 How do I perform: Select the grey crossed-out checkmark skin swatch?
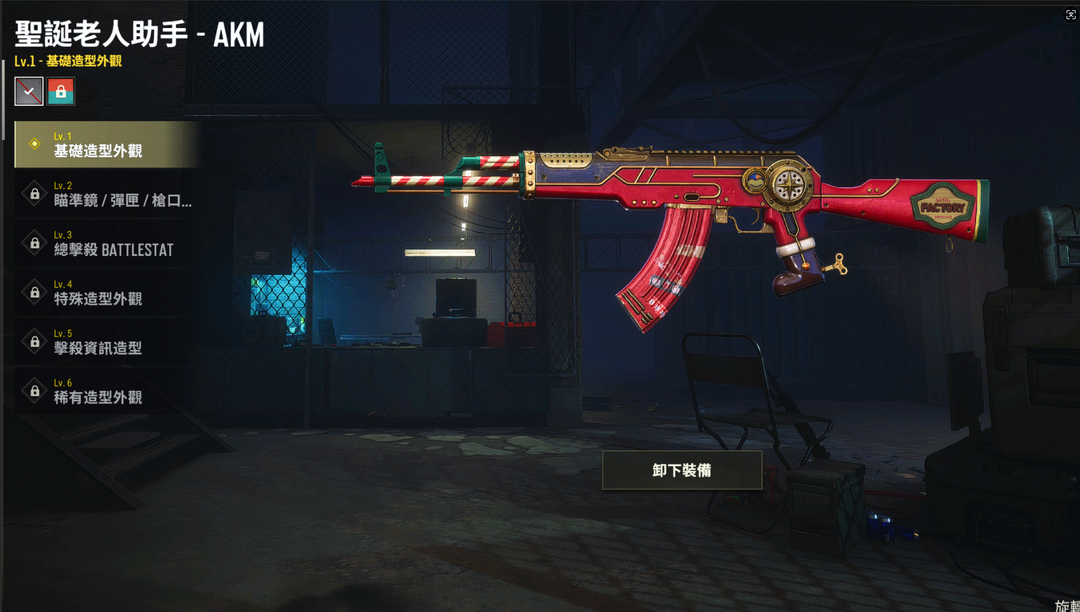coord(29,91)
